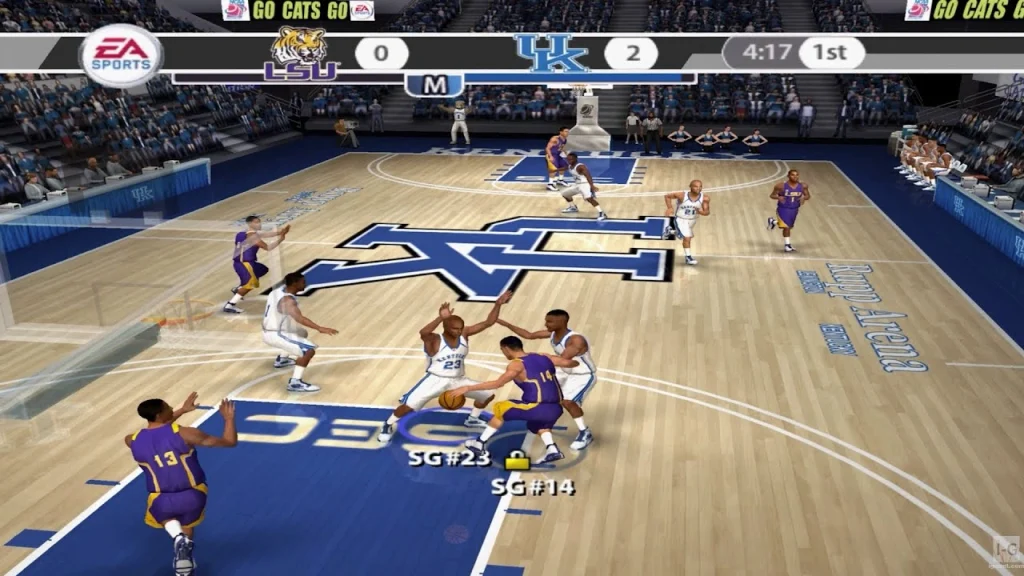Select the Kentucky UK team logo
The width and height of the screenshot is (1024, 576).
[x=553, y=54]
